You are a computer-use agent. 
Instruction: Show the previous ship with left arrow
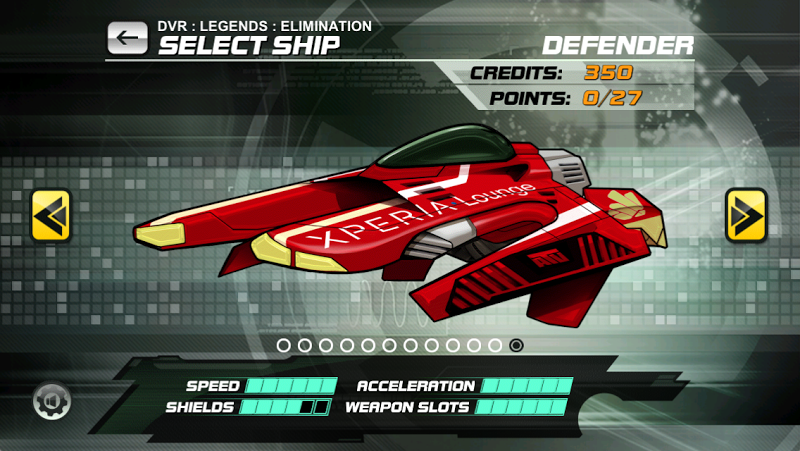(x=51, y=214)
